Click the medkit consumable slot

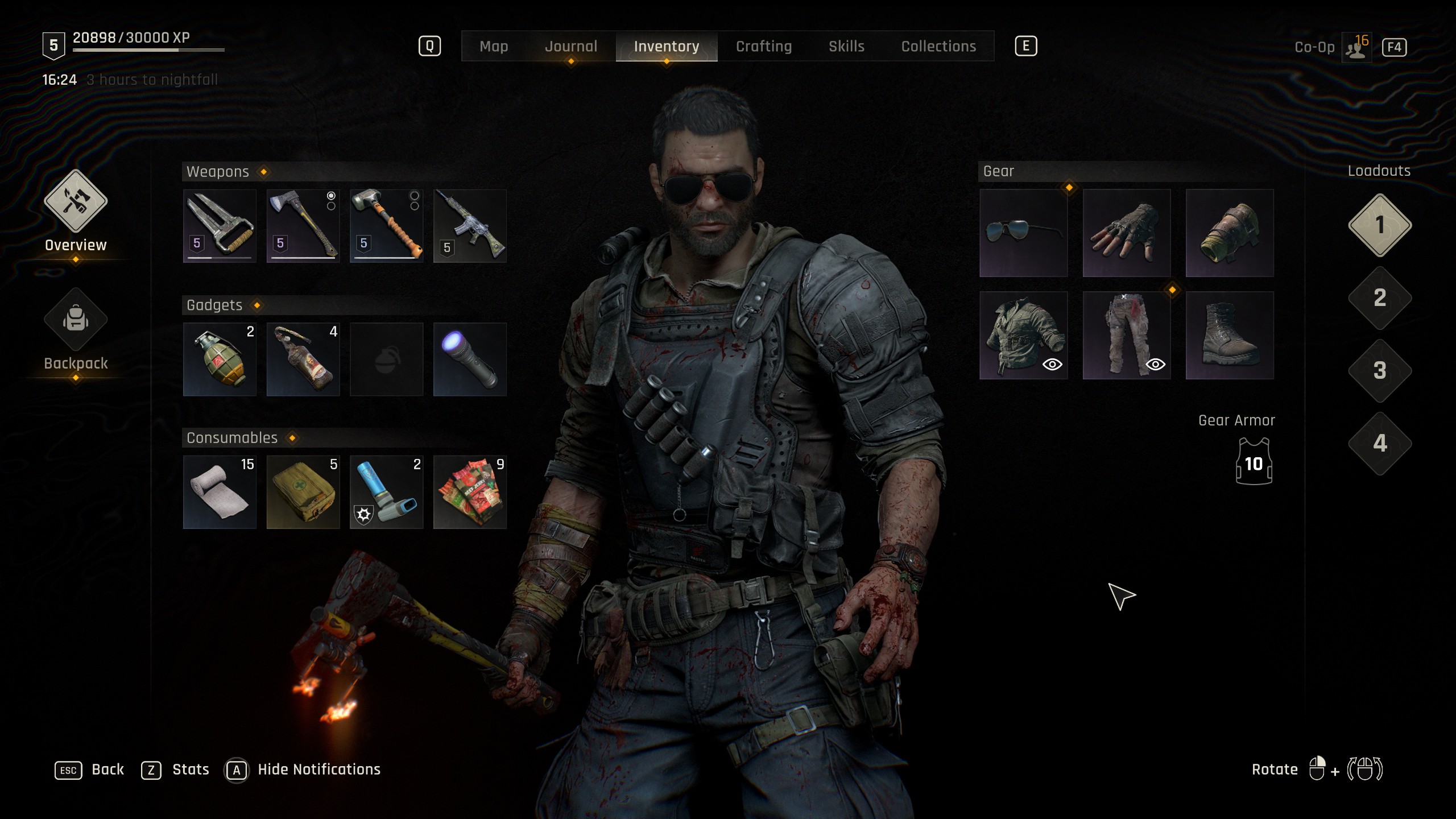[x=303, y=492]
